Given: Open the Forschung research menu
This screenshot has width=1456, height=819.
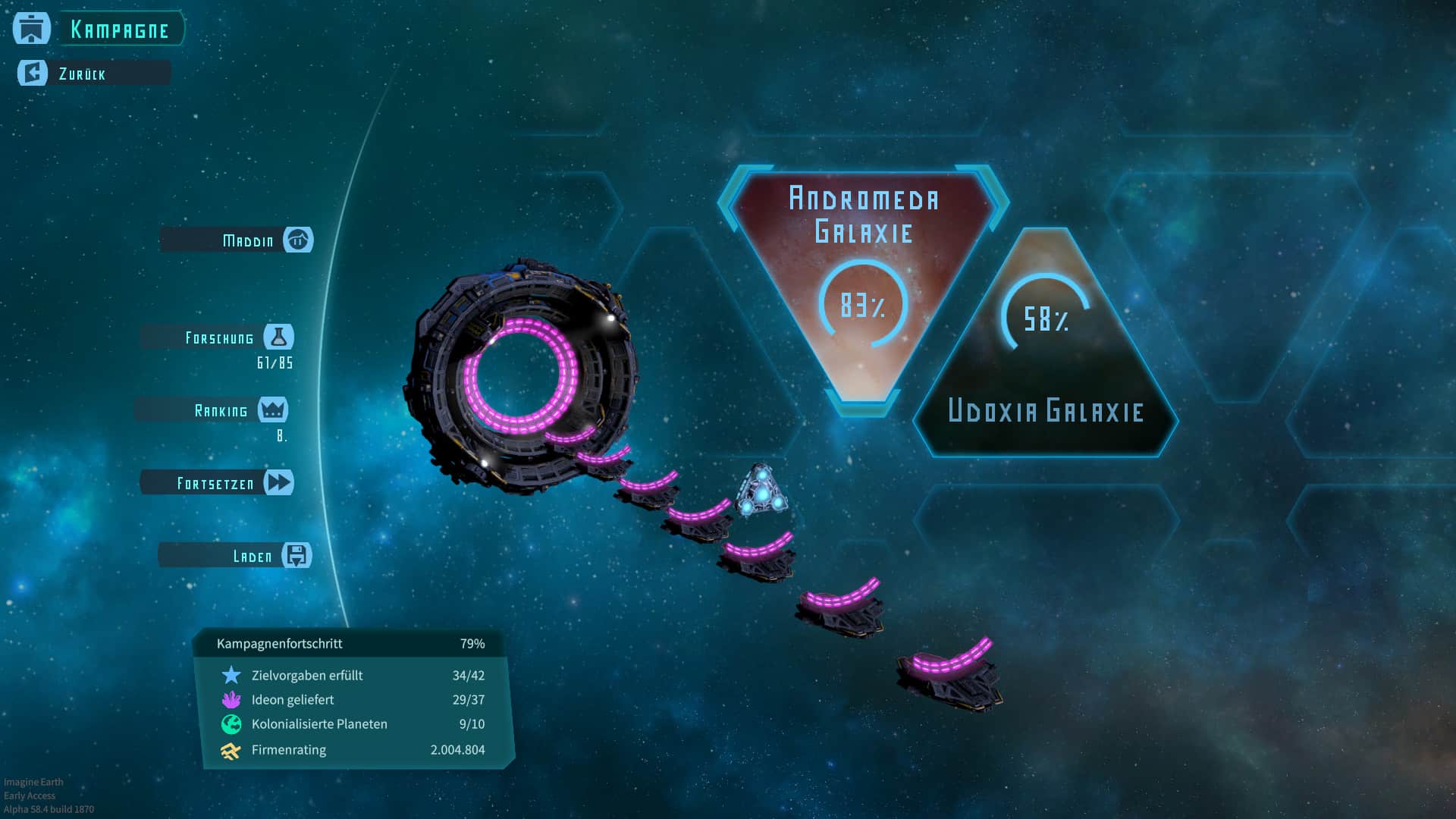Looking at the screenshot, I should coord(220,337).
